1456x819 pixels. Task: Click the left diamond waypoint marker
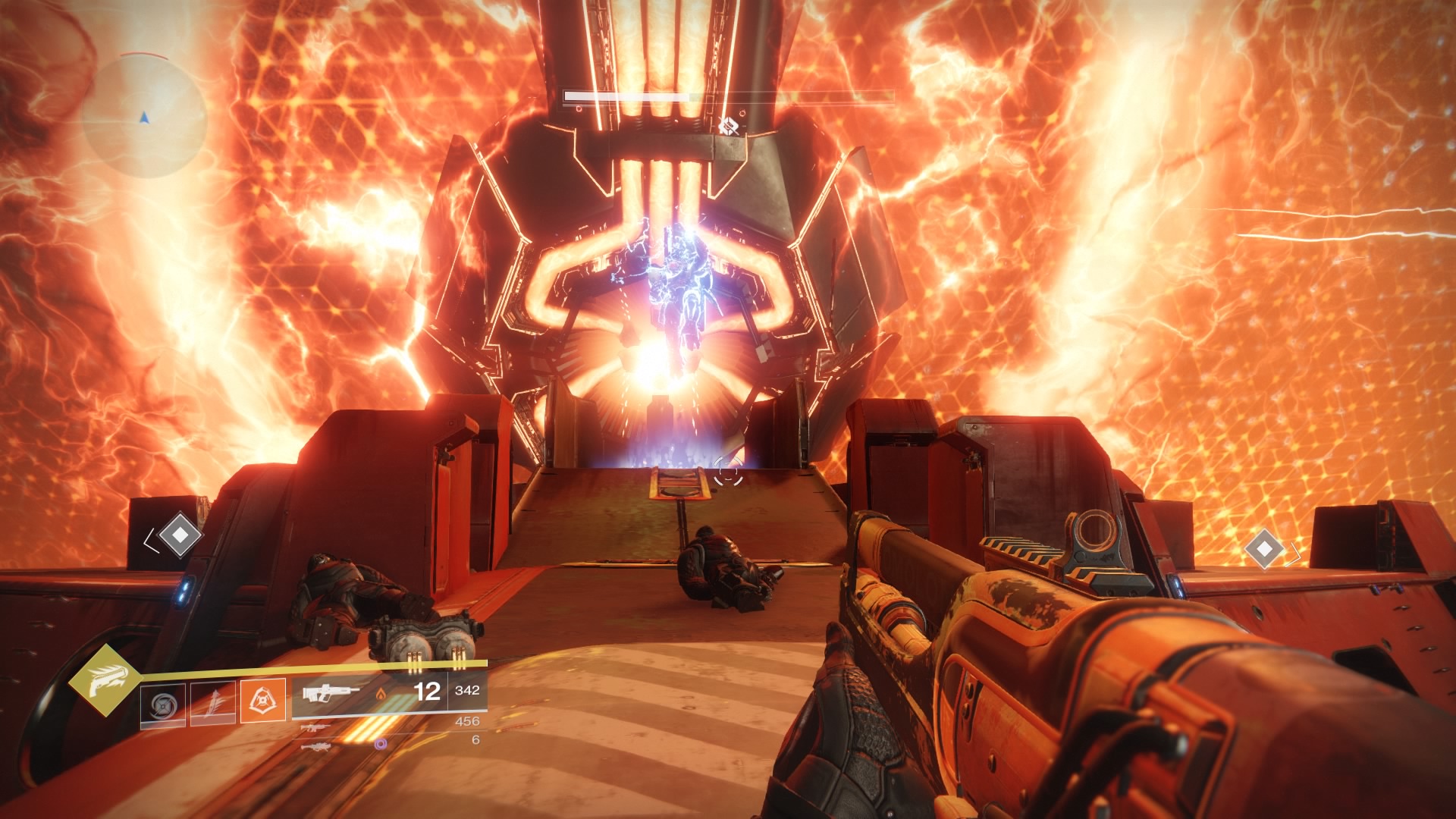179,535
